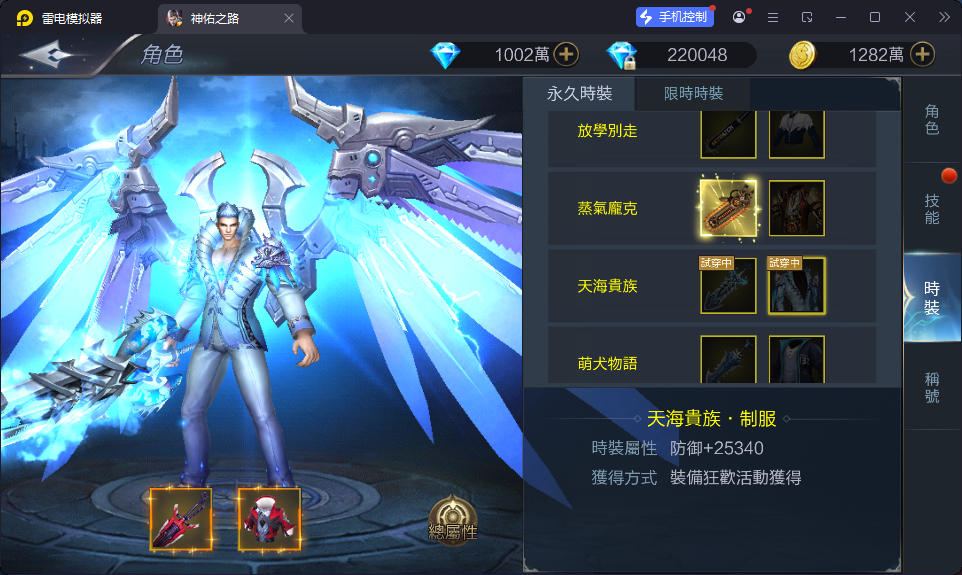The width and height of the screenshot is (962, 575).
Task: Switch to the 限時時裝 tab
Action: click(693, 94)
